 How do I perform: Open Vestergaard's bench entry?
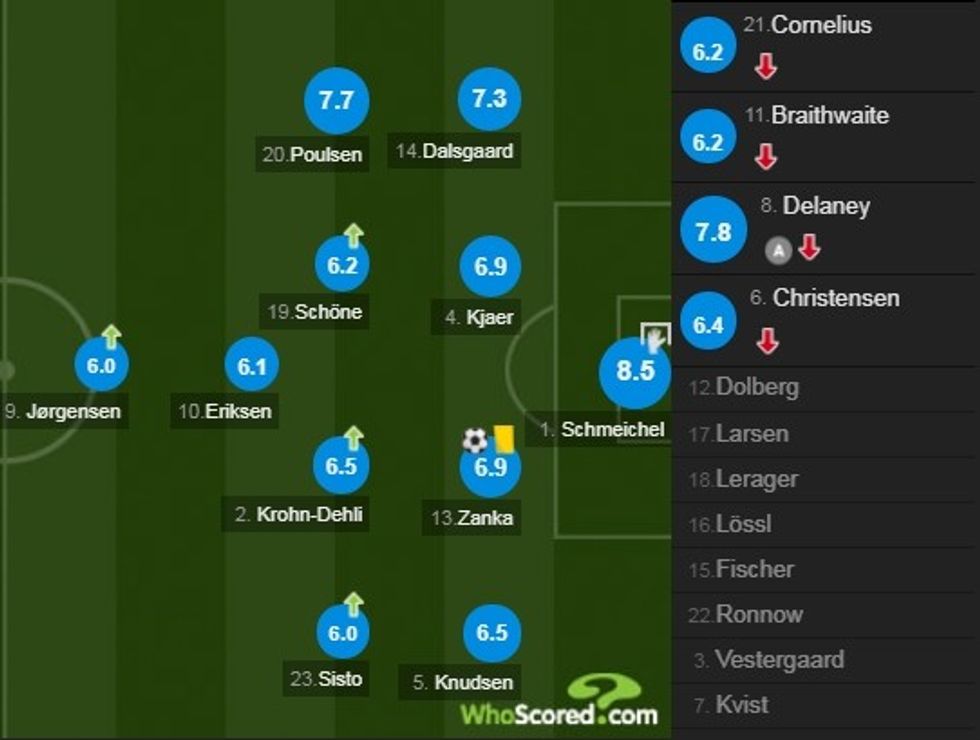(x=782, y=660)
